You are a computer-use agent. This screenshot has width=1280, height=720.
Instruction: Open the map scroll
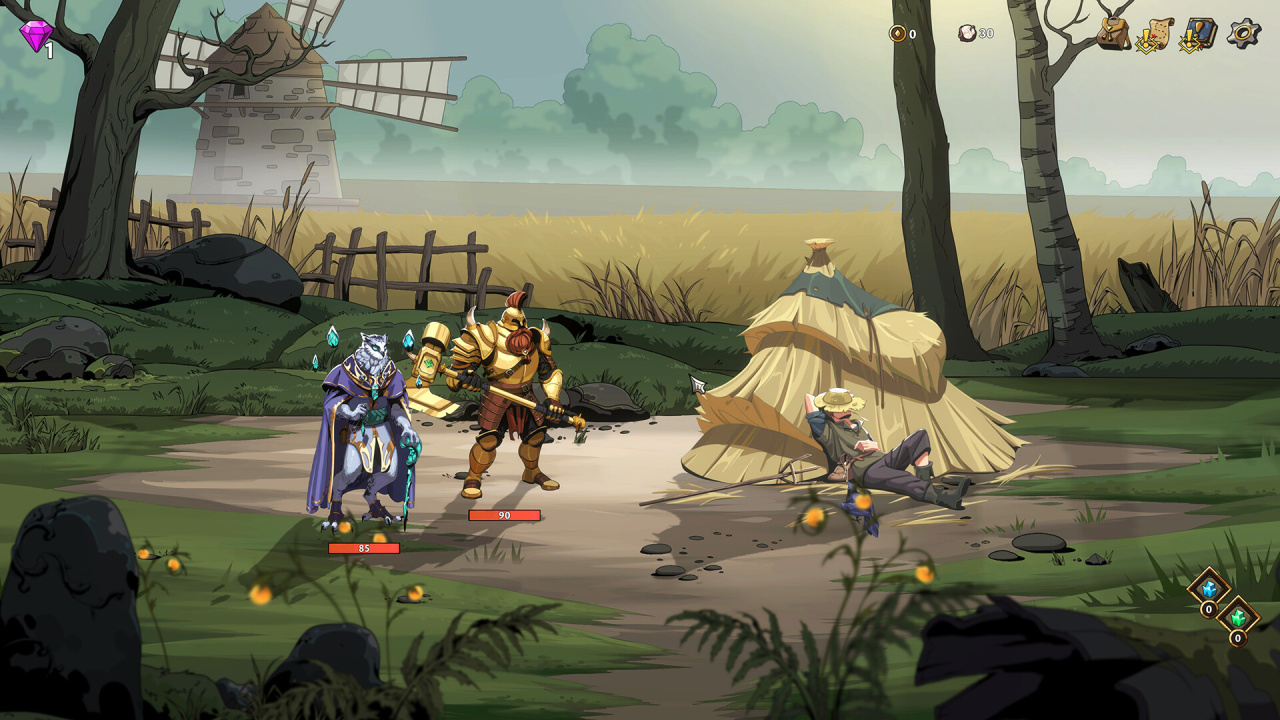point(1155,34)
